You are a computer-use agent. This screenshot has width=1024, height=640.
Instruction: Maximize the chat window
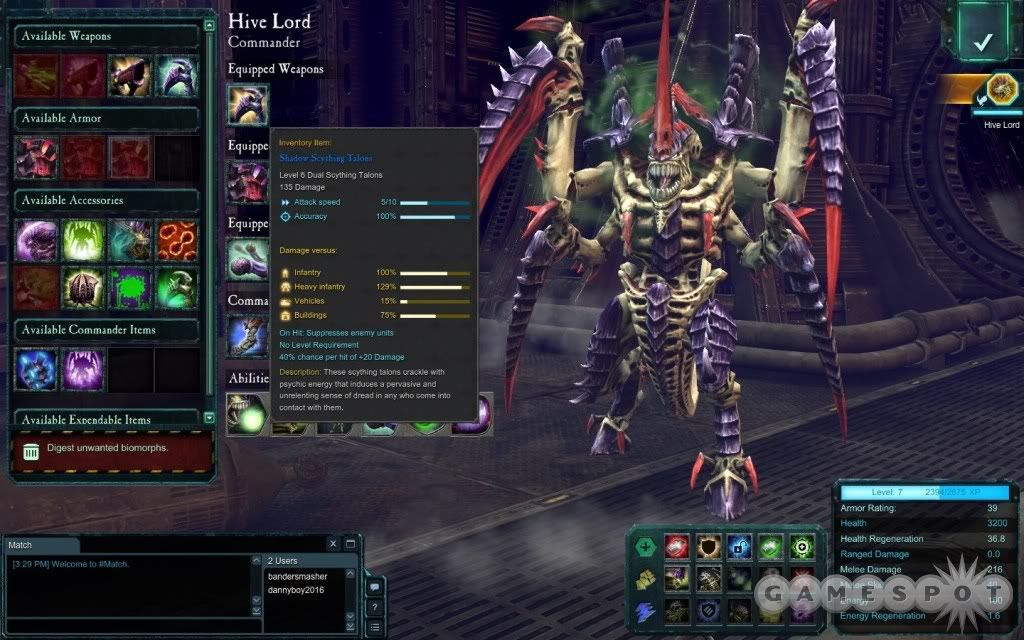coord(351,544)
